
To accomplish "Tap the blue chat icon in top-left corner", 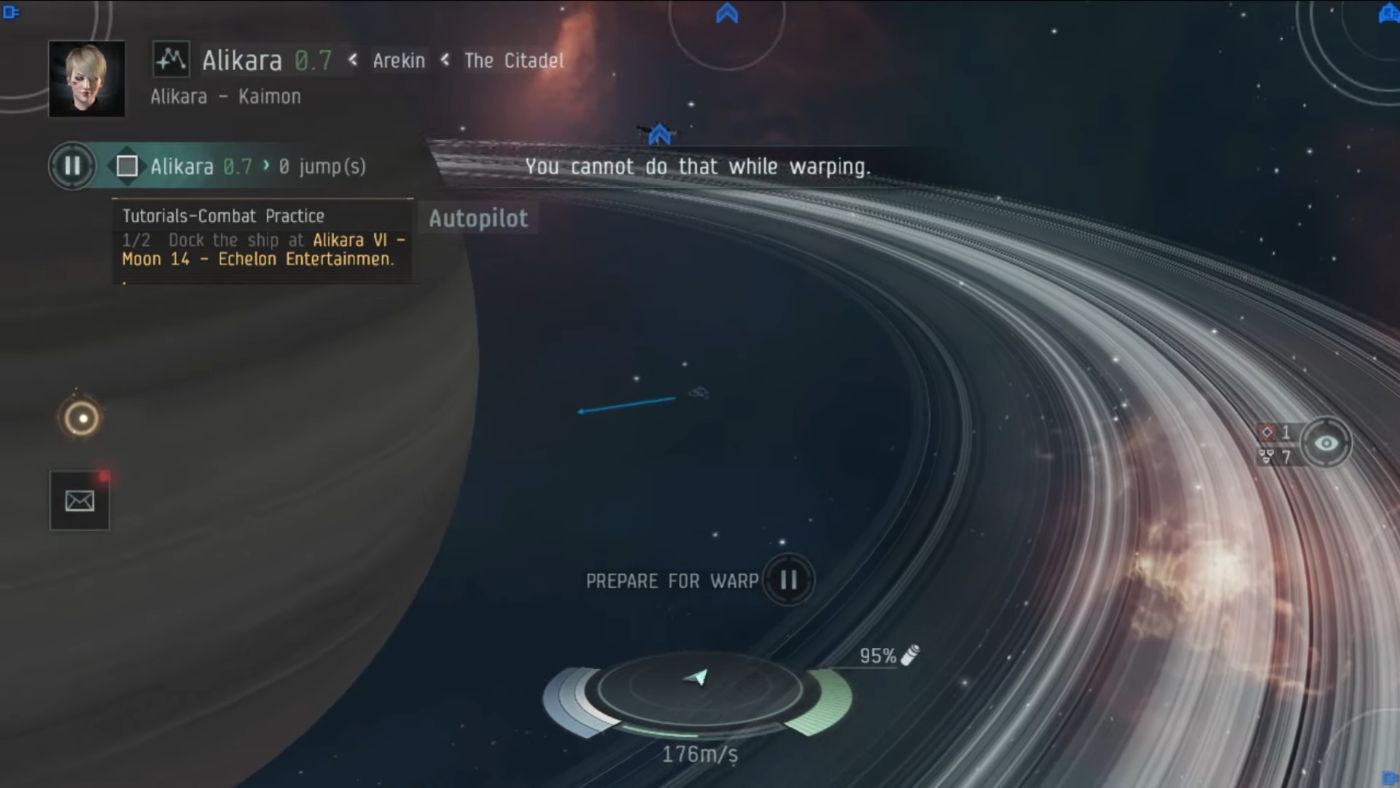I will (x=11, y=11).
